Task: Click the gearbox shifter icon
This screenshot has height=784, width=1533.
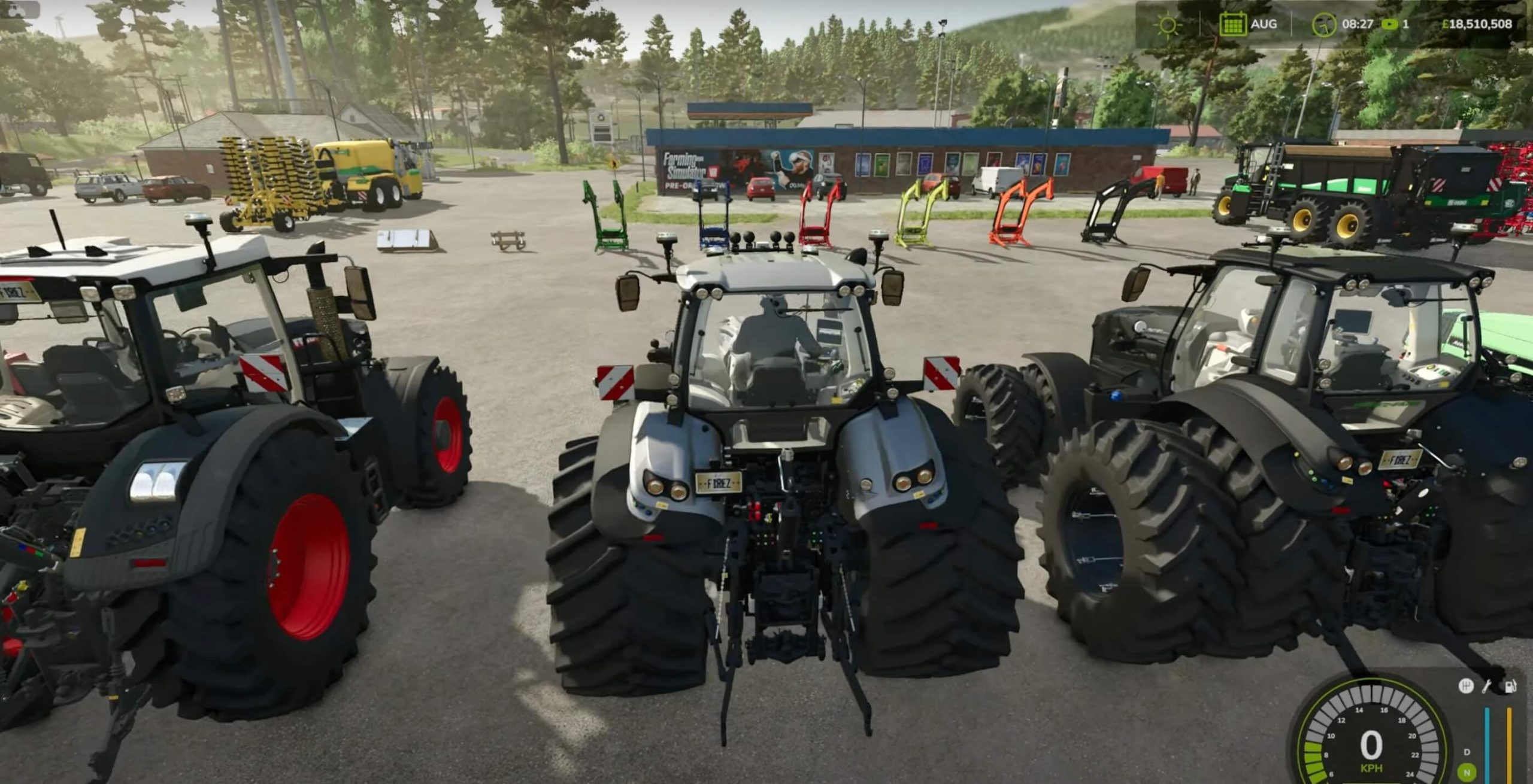Action: (x=1466, y=686)
